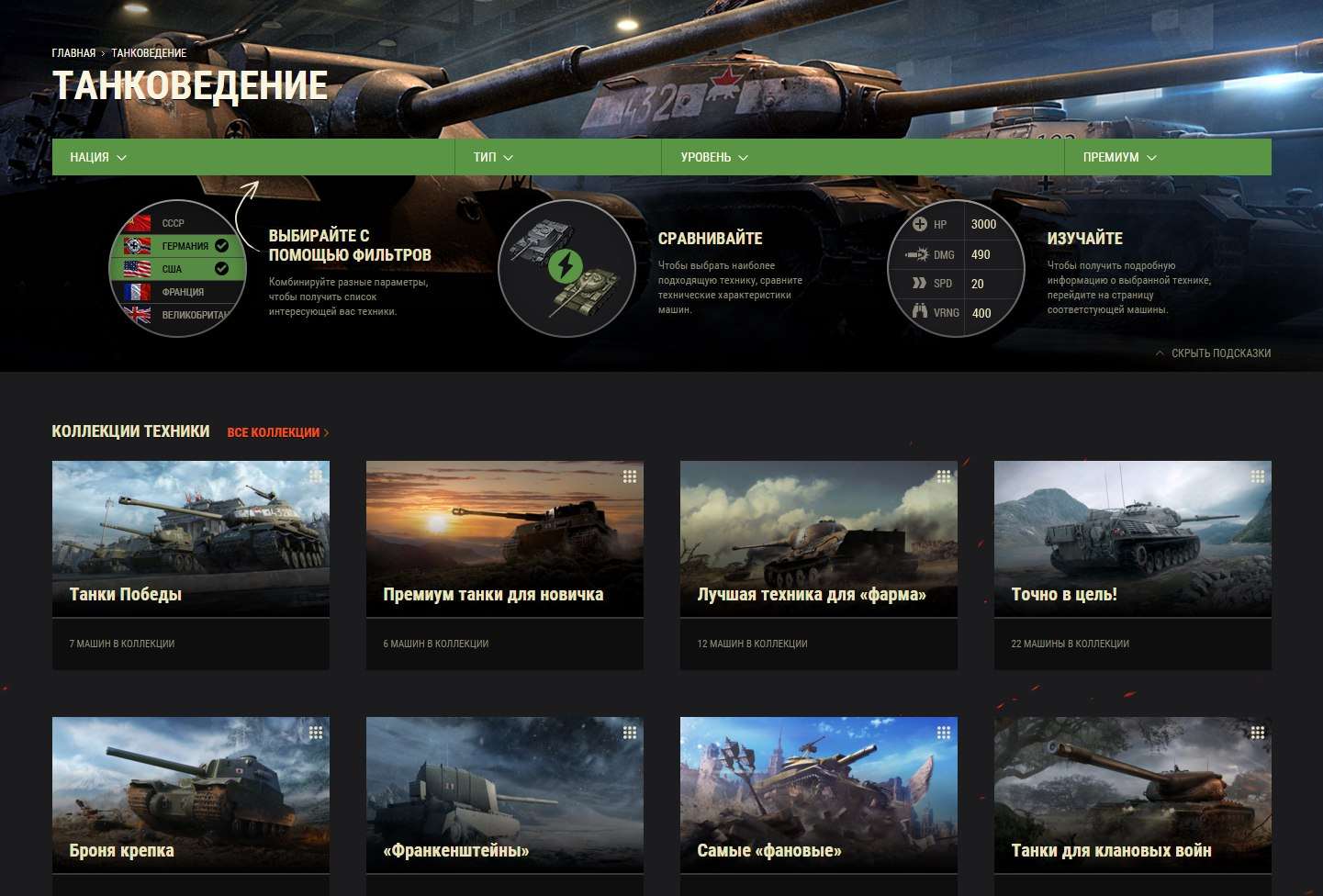Open the Все коллекции link
1323x896 pixels.
tap(277, 432)
